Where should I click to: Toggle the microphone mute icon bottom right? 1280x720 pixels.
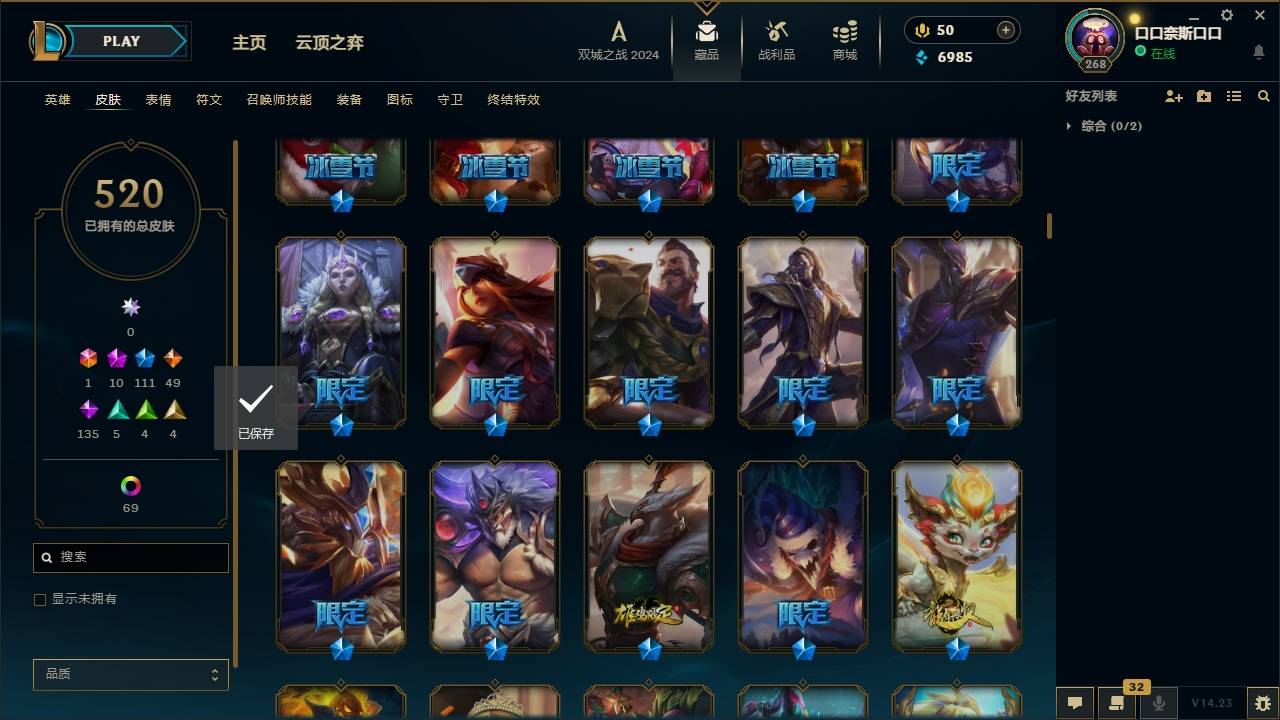[1159, 704]
